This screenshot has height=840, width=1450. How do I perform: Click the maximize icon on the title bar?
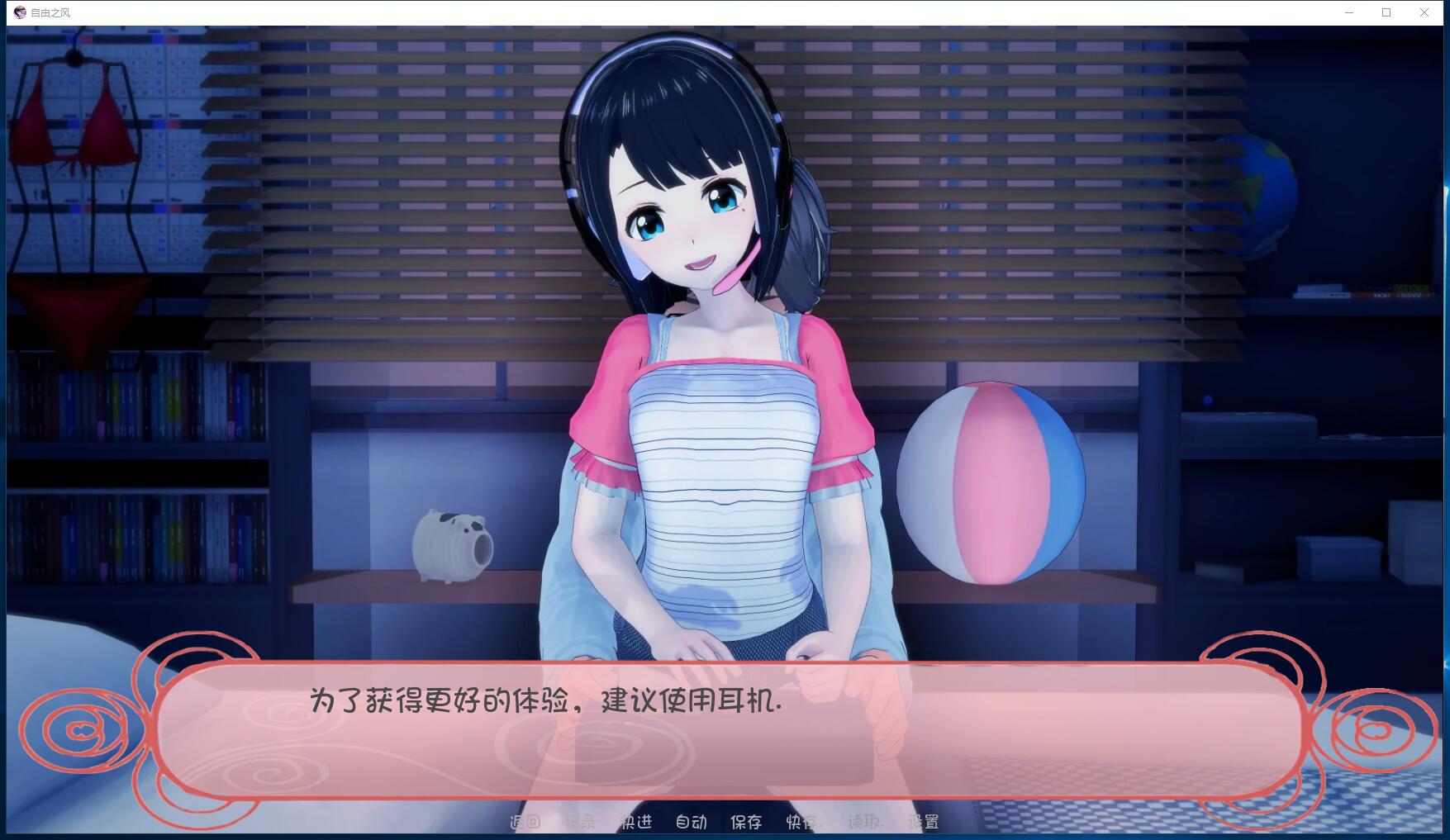[1385, 12]
